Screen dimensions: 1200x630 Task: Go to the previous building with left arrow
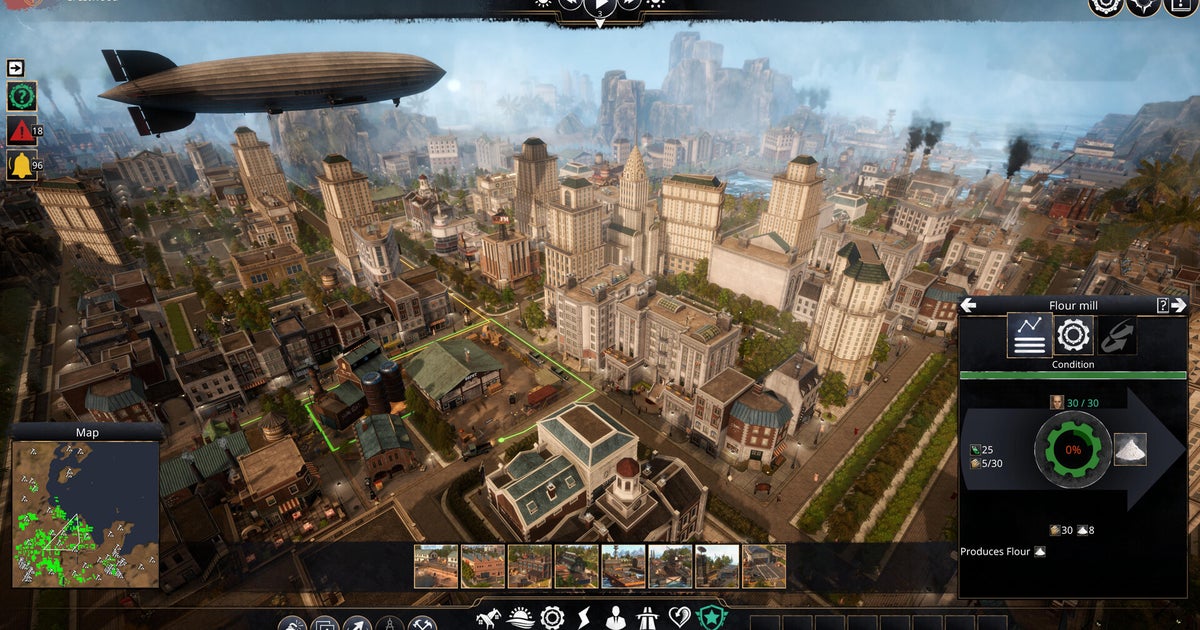point(968,305)
